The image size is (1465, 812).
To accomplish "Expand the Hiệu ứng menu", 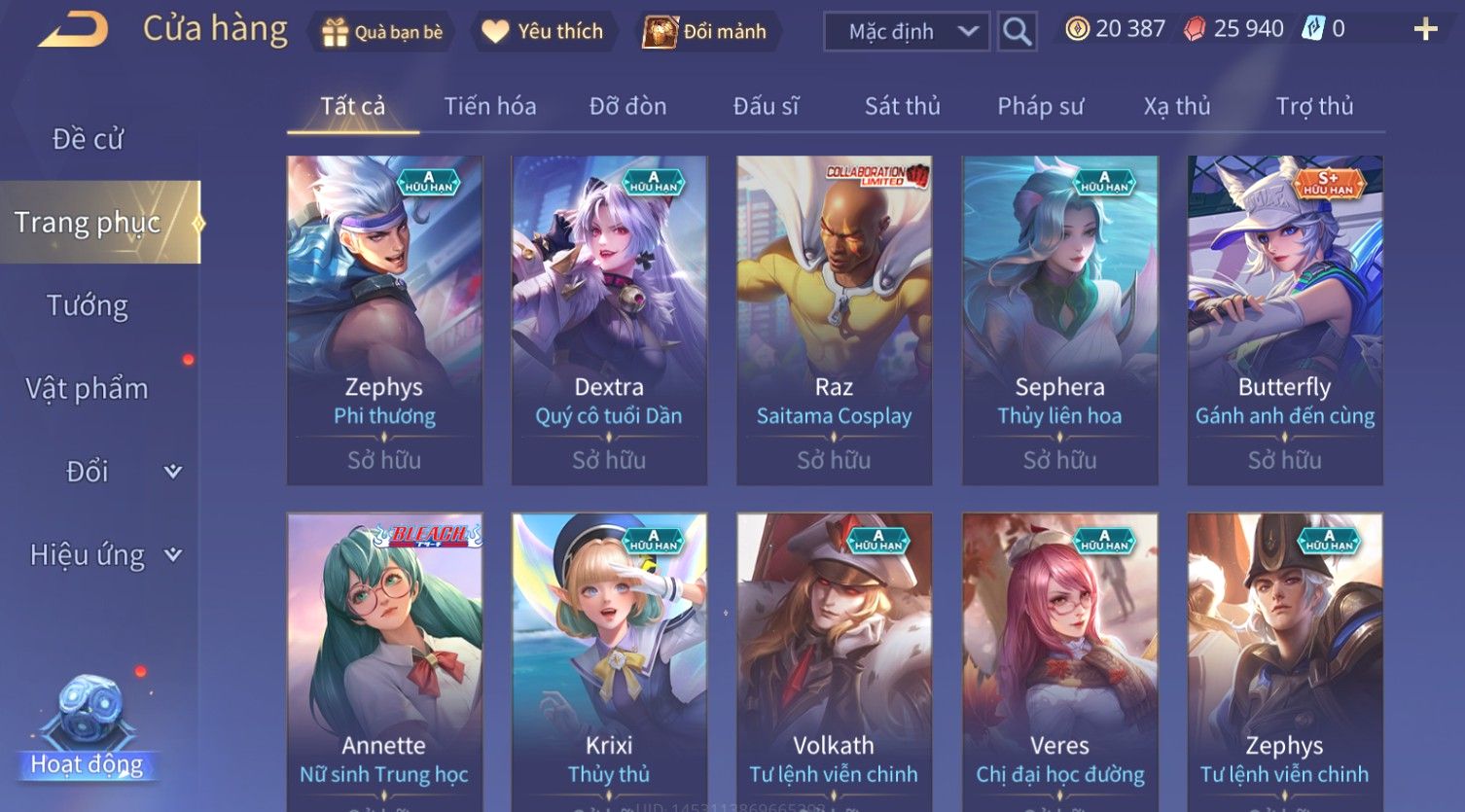I will pyautogui.click(x=104, y=555).
